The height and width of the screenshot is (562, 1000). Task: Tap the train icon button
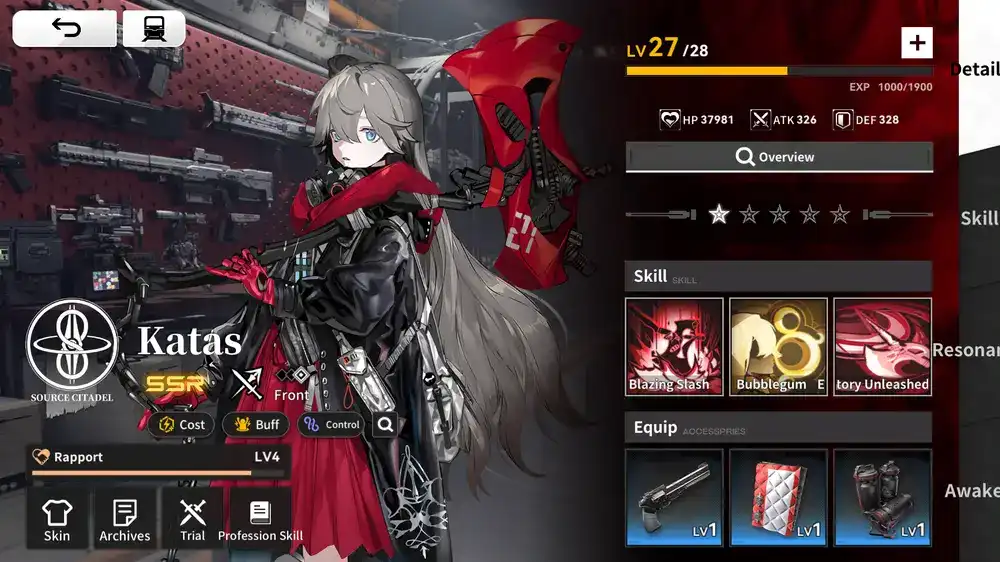coord(154,29)
